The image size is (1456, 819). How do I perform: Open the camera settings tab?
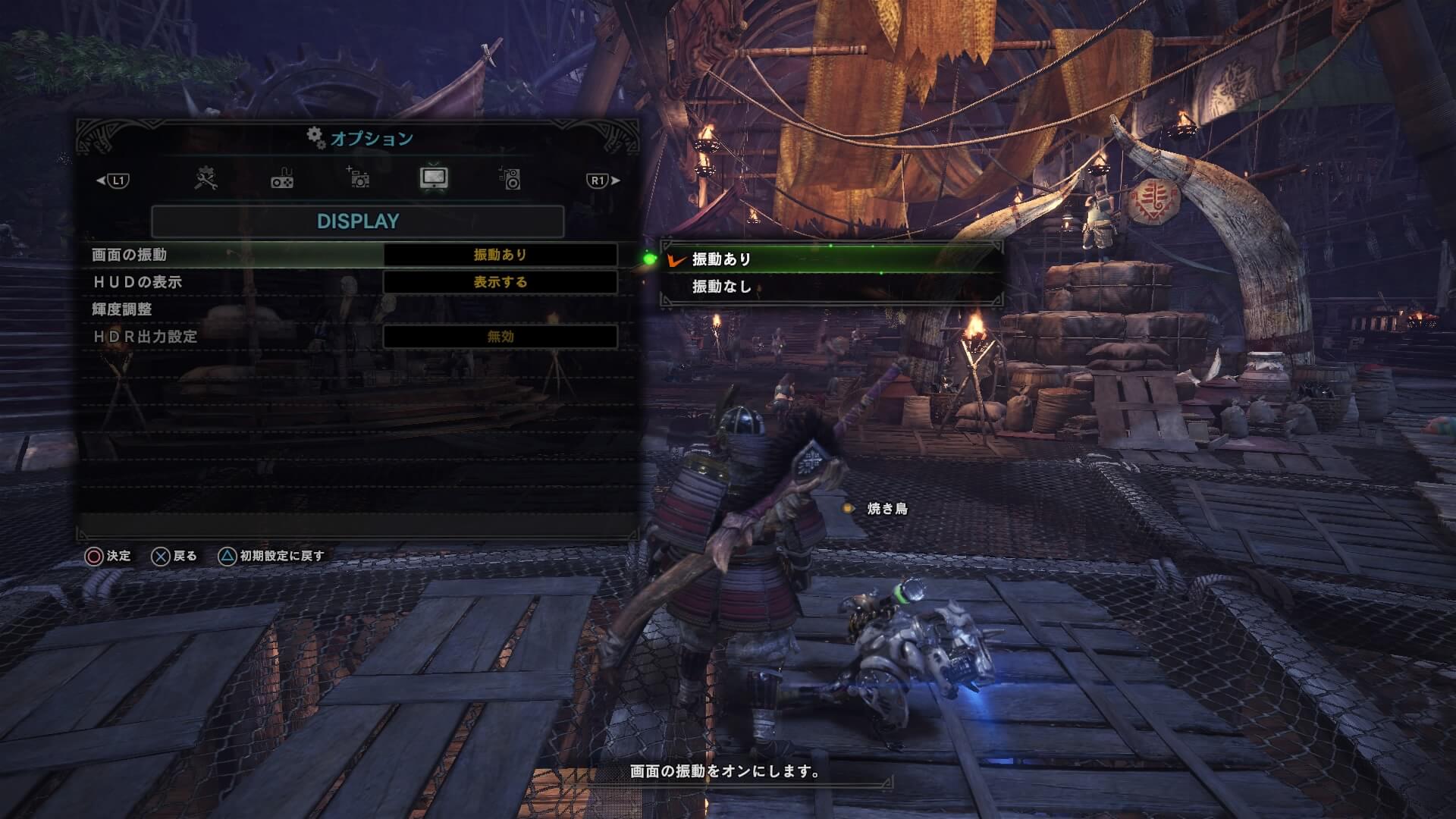click(358, 178)
